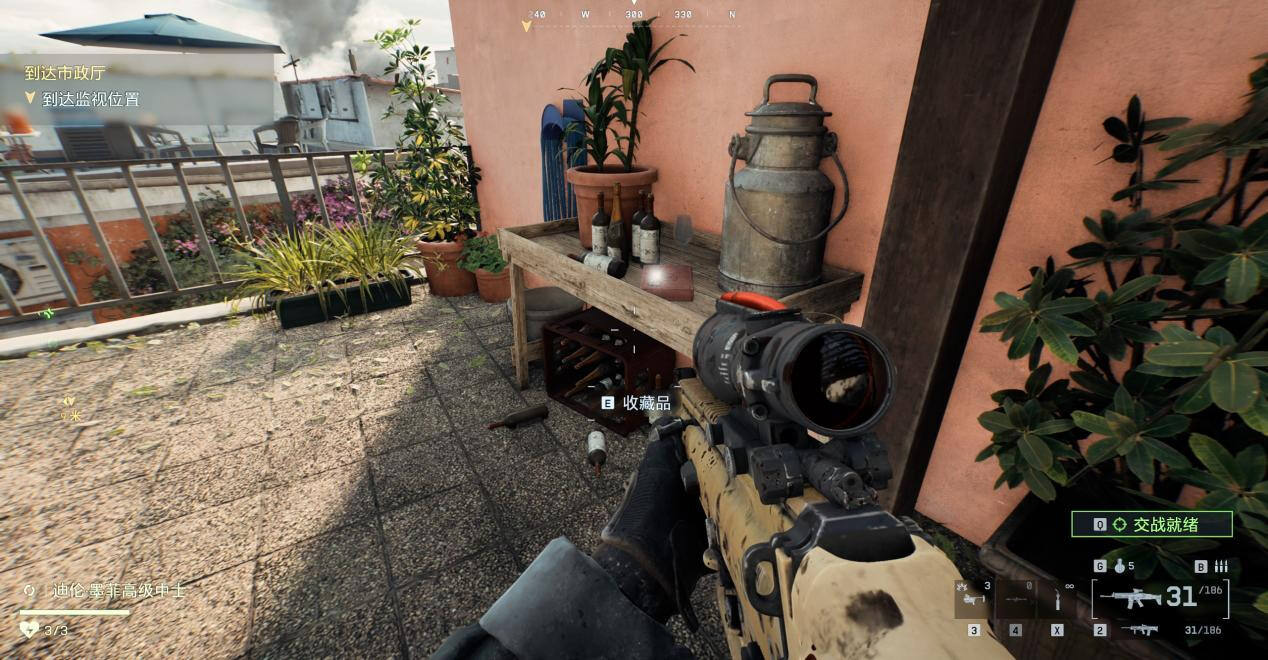Viewport: 1268px width, 660px height.
Task: Click the 到达监视位置 sub-objective
Action: [90, 99]
